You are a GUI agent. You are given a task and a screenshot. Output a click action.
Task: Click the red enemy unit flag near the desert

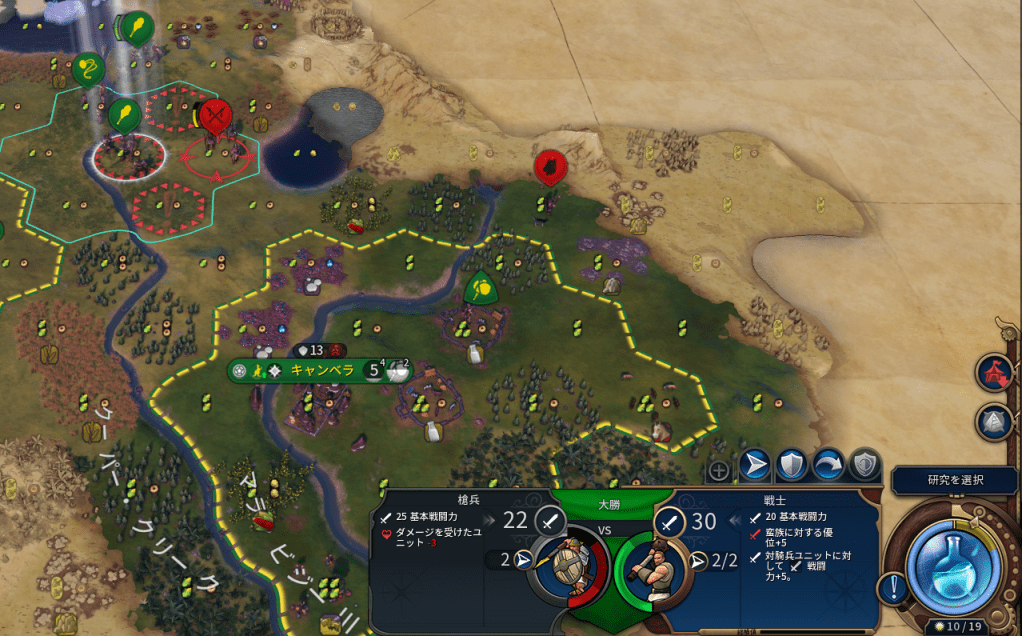547,168
